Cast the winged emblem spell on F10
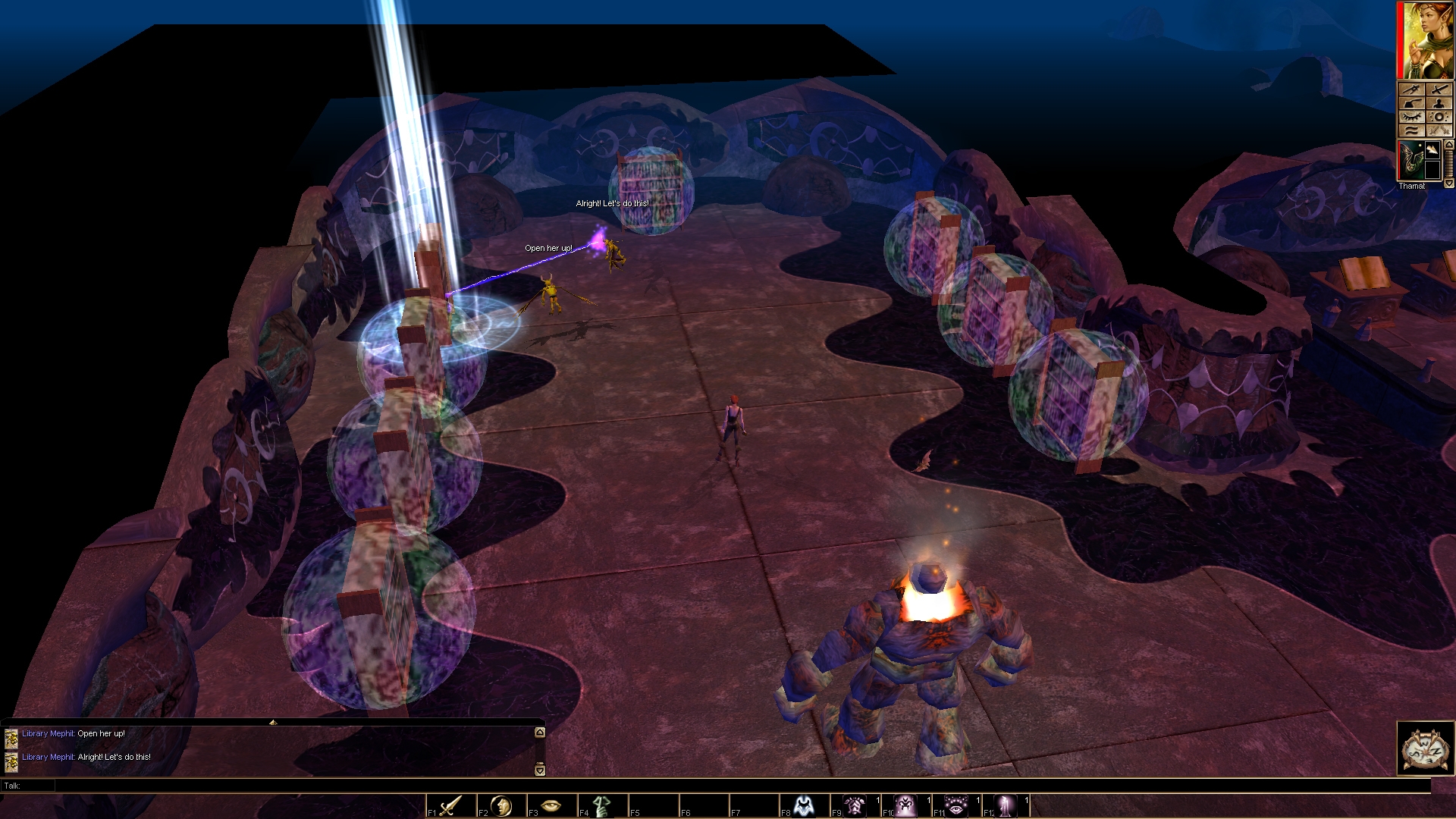Screen dimensions: 1456x819 (x=905, y=805)
